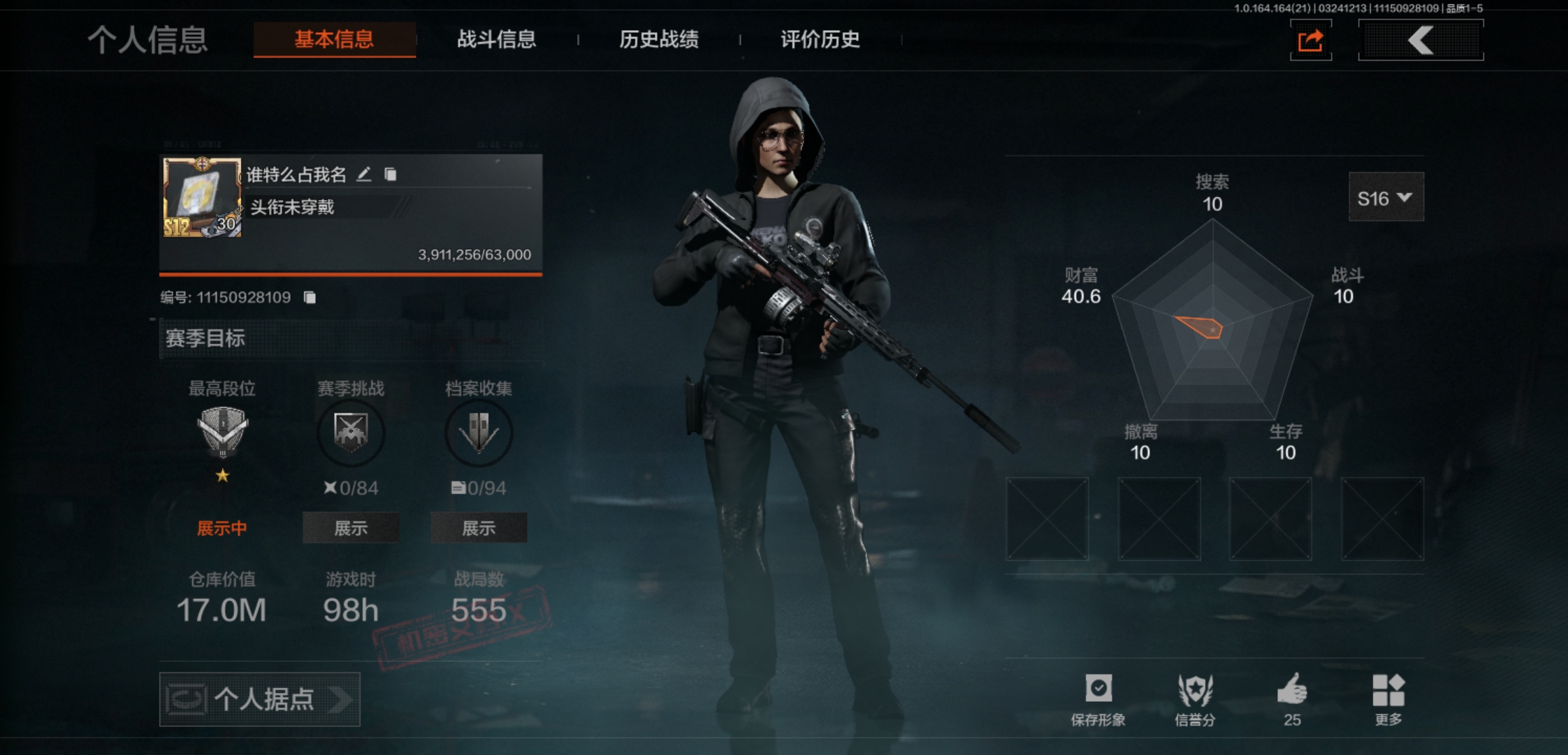Copy the player name via copy icon

391,174
